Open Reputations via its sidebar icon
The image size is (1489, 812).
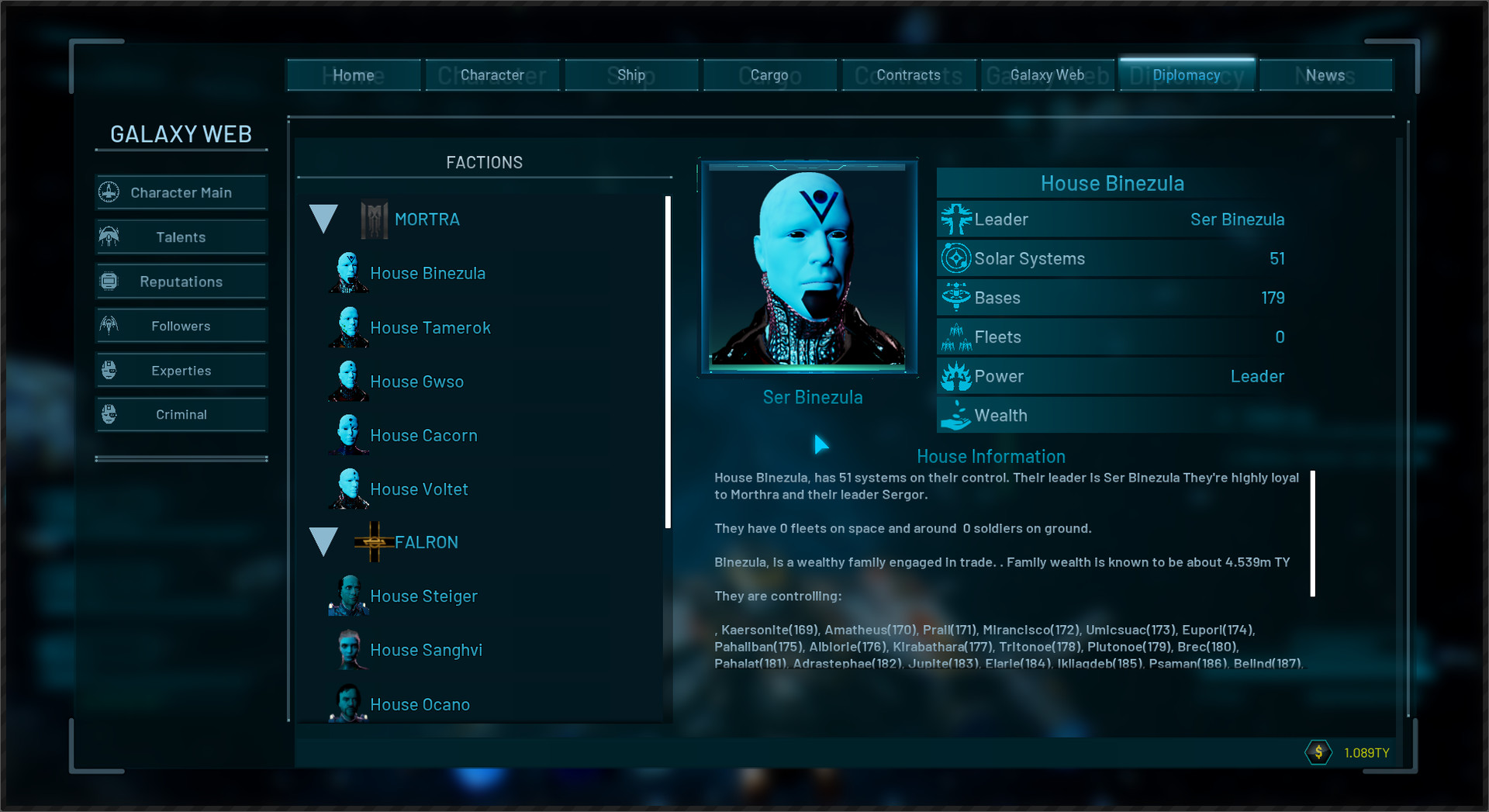point(110,281)
